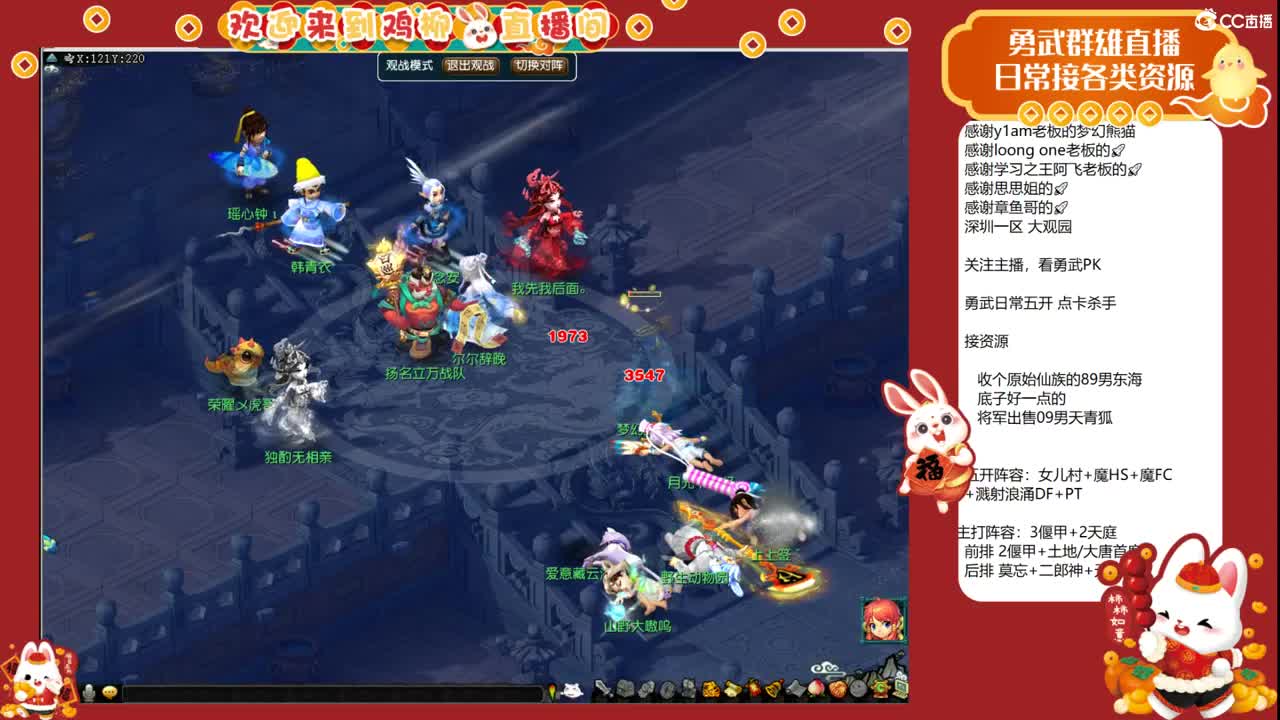Toggle the eye spectate icon at top left
This screenshot has height=720, width=1280.
pos(52,68)
